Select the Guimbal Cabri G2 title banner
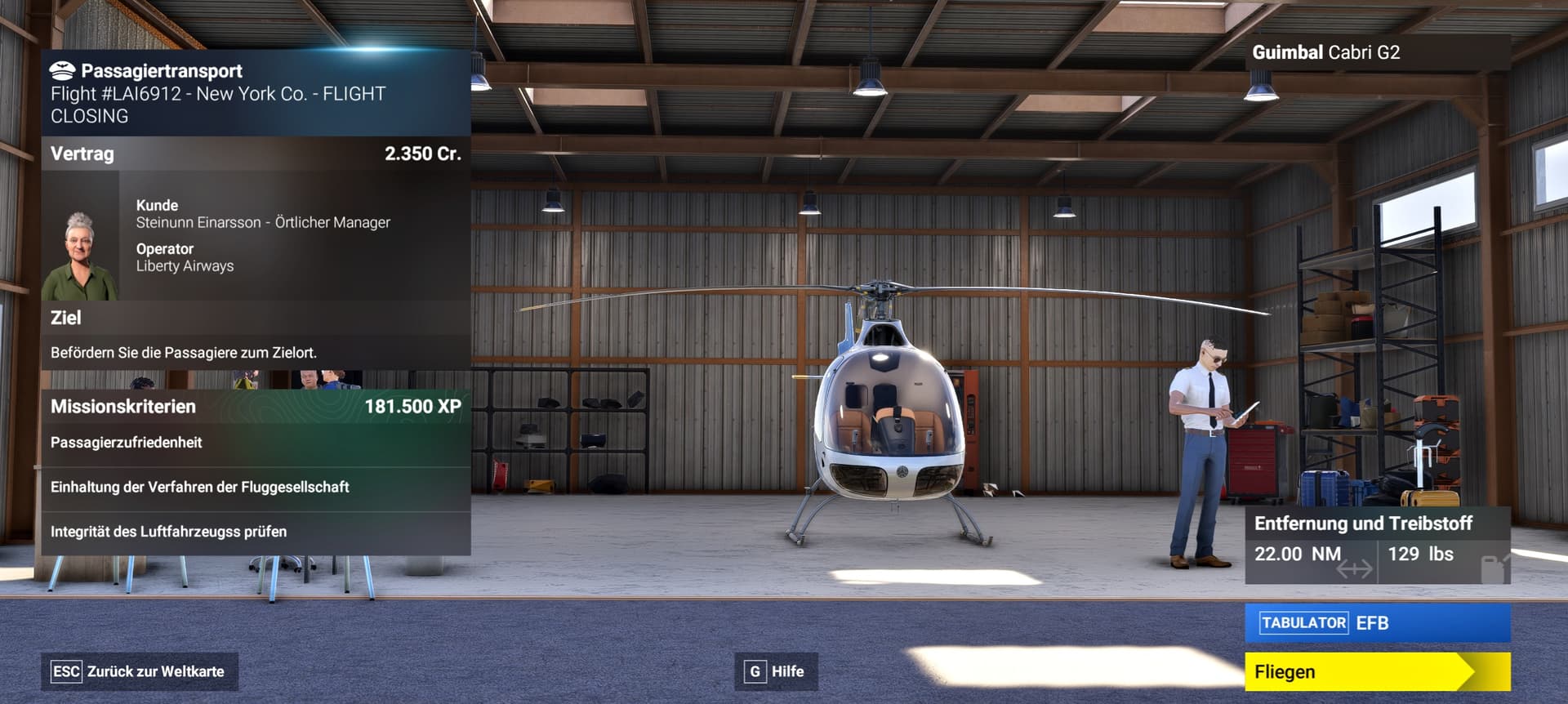The height and width of the screenshot is (704, 1568). pos(1325,53)
